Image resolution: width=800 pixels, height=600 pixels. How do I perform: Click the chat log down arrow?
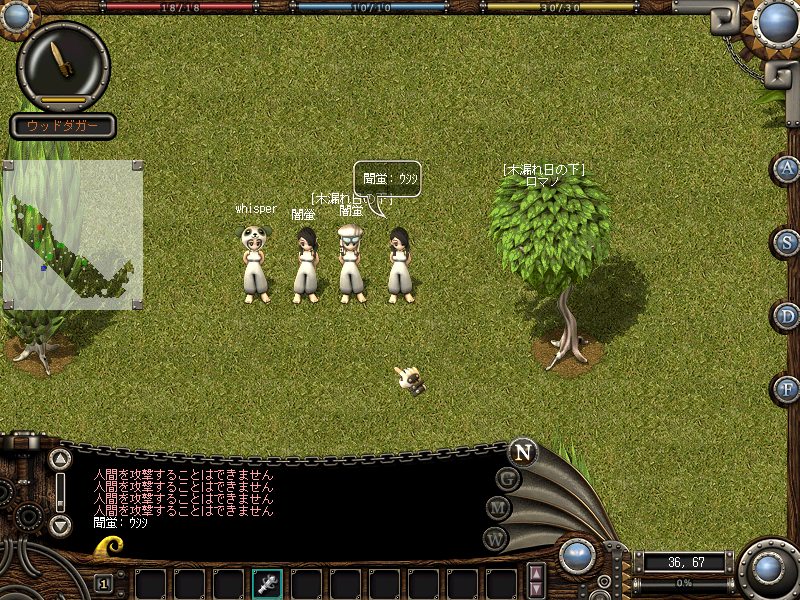pos(61,525)
